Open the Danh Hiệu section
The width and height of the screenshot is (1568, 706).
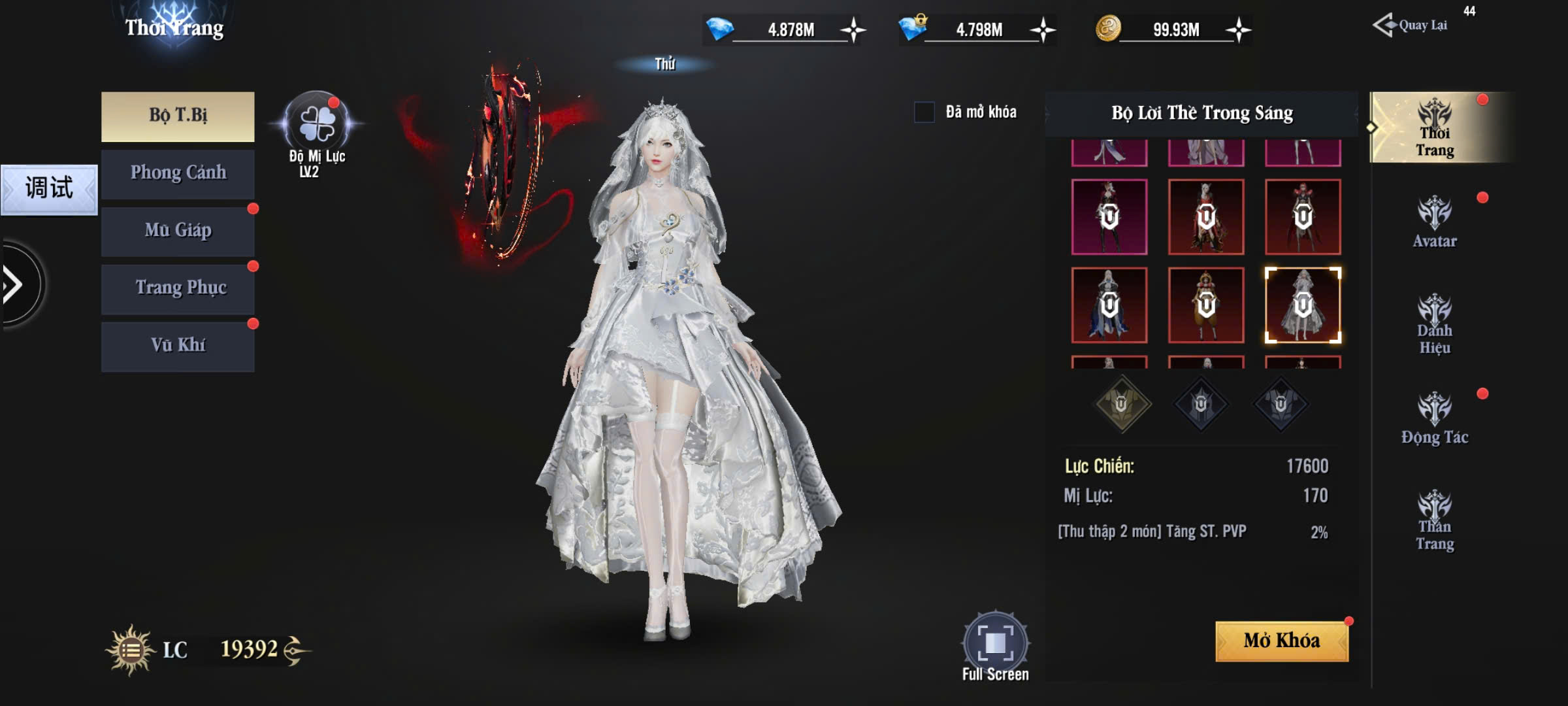pyautogui.click(x=1435, y=324)
